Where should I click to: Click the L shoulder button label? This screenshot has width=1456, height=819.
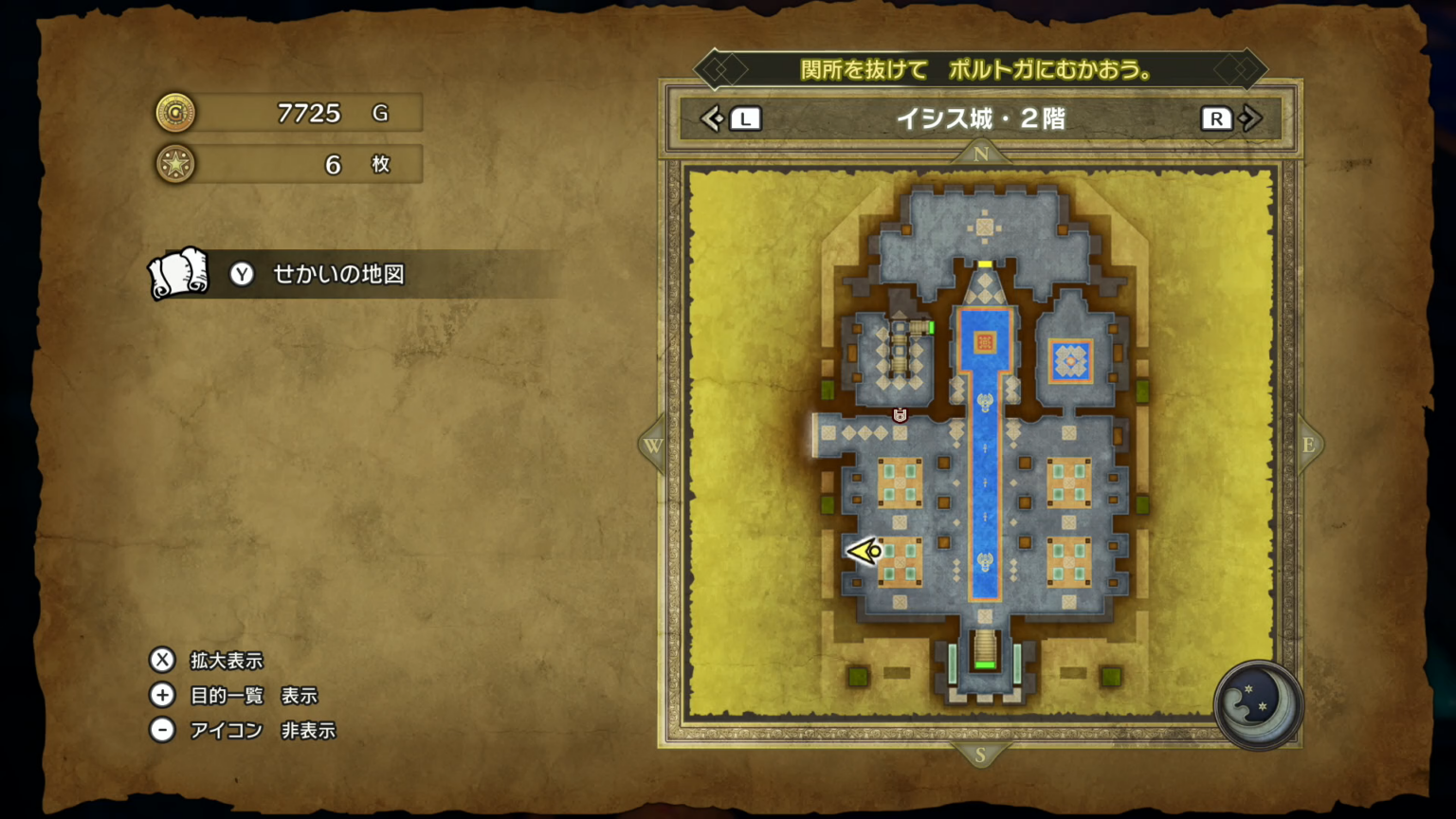tap(745, 118)
